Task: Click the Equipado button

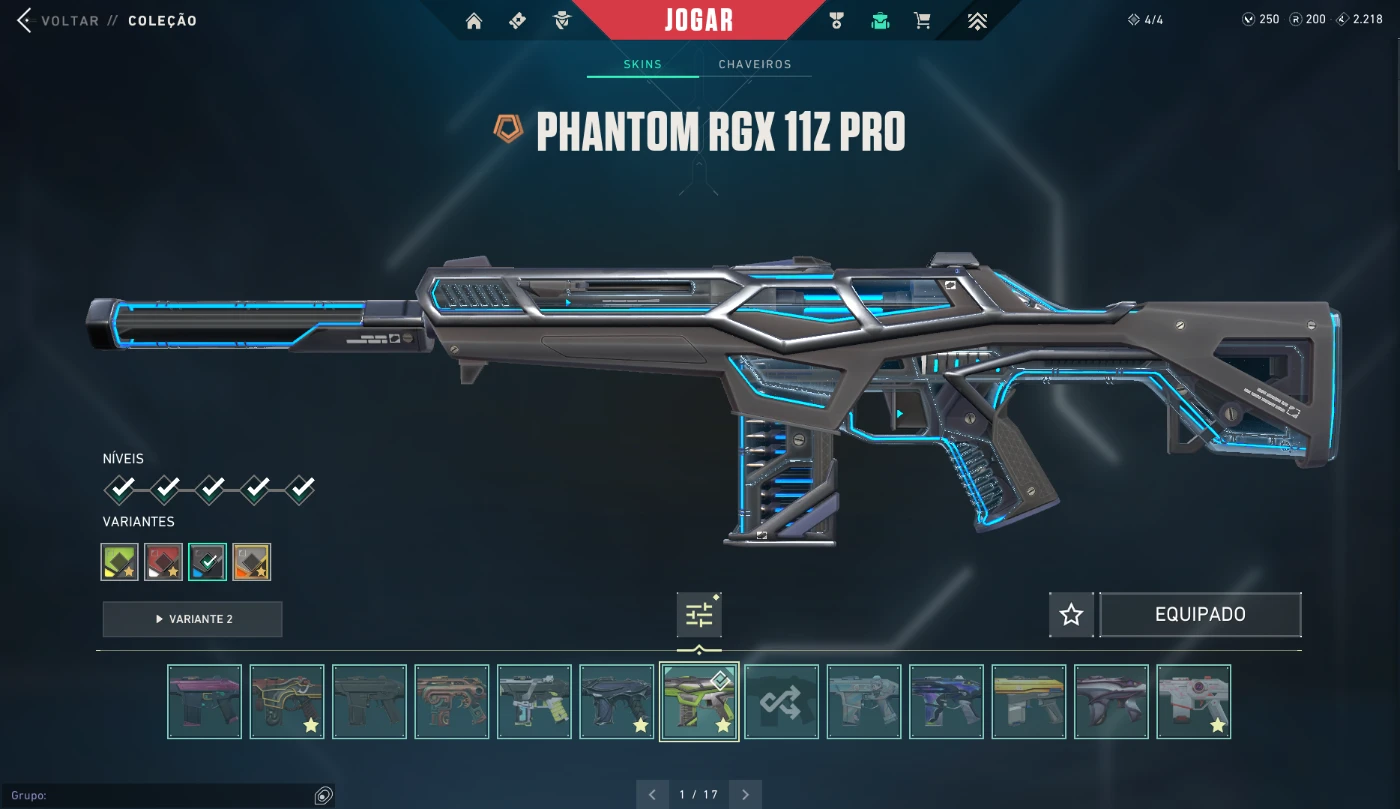Action: (1200, 615)
